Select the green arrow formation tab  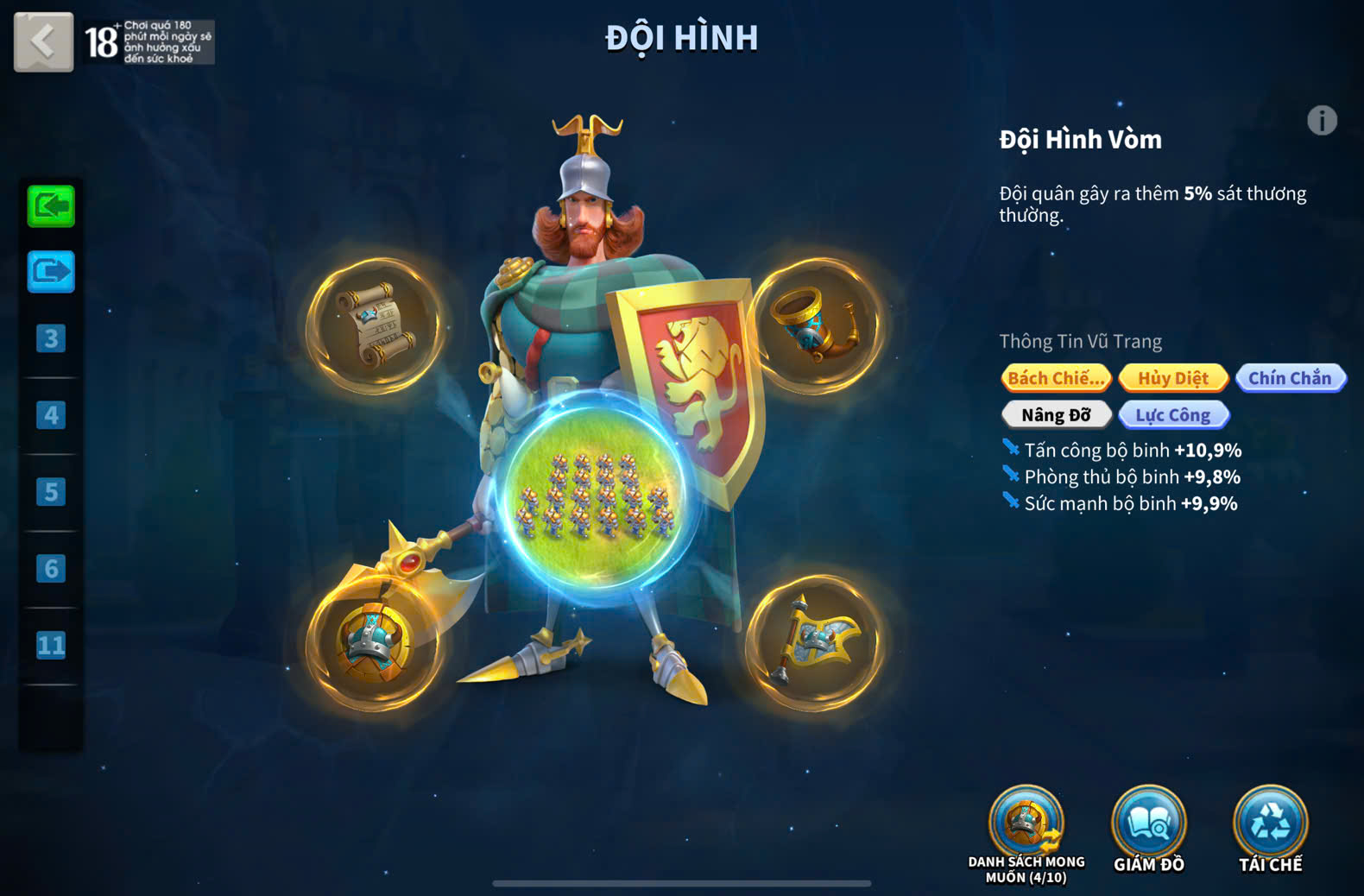pyautogui.click(x=51, y=206)
